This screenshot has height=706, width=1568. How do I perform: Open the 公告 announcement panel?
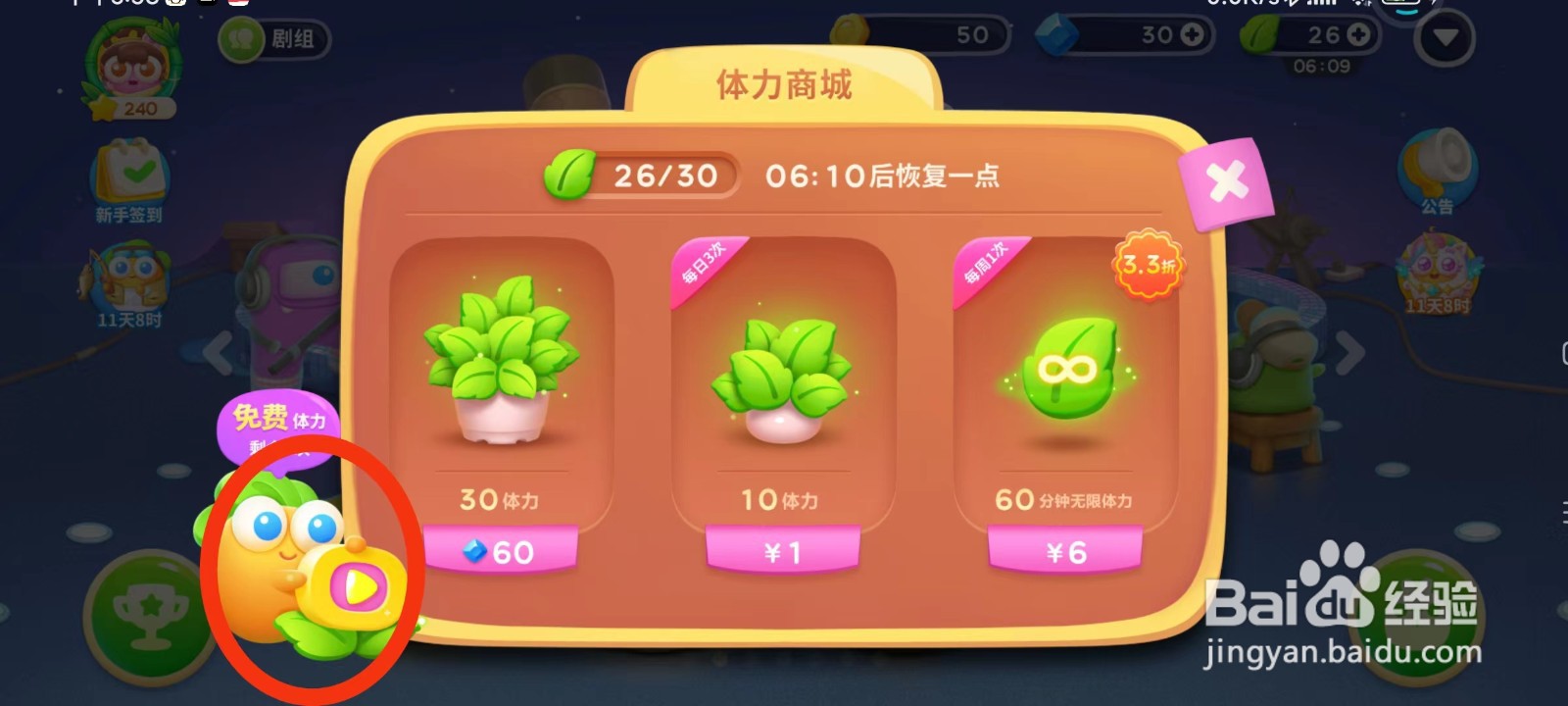pos(1439,167)
